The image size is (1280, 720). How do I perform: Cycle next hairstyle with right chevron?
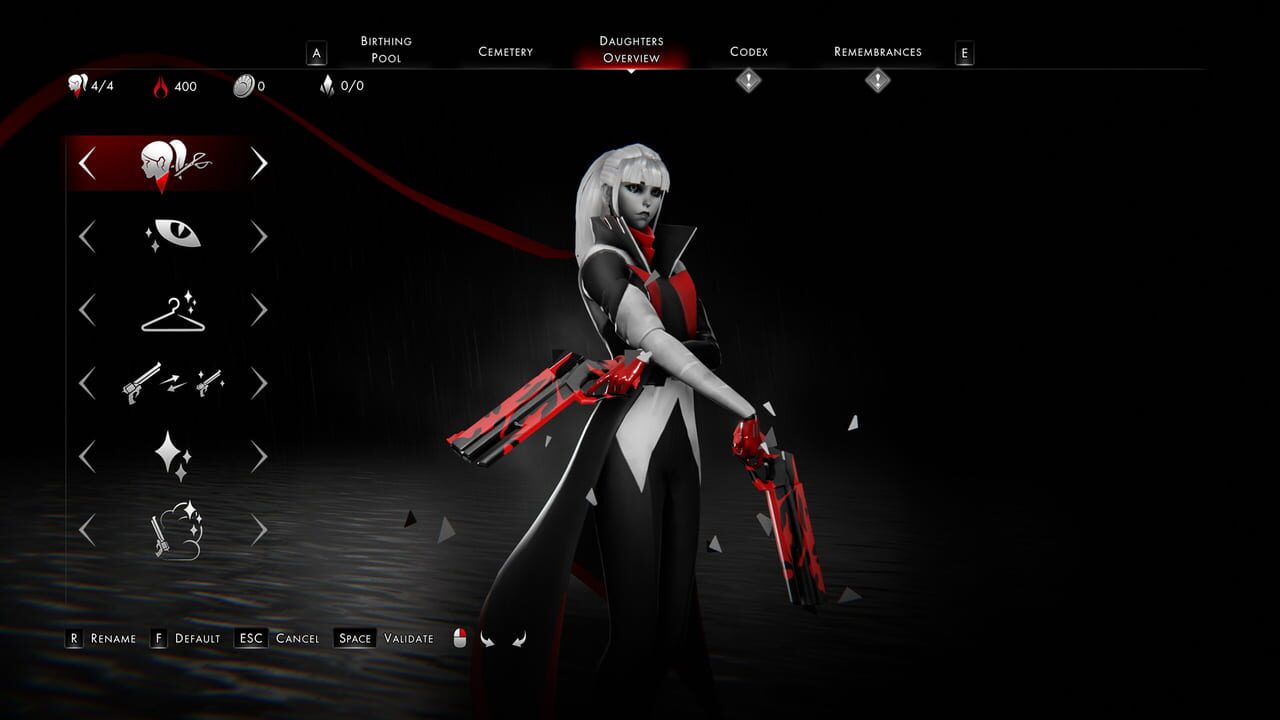click(x=259, y=162)
